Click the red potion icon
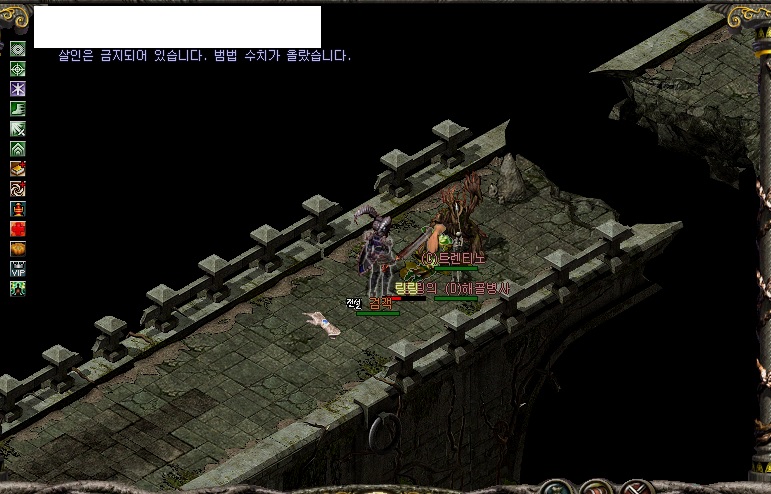The height and width of the screenshot is (494, 771). pyautogui.click(x=18, y=209)
